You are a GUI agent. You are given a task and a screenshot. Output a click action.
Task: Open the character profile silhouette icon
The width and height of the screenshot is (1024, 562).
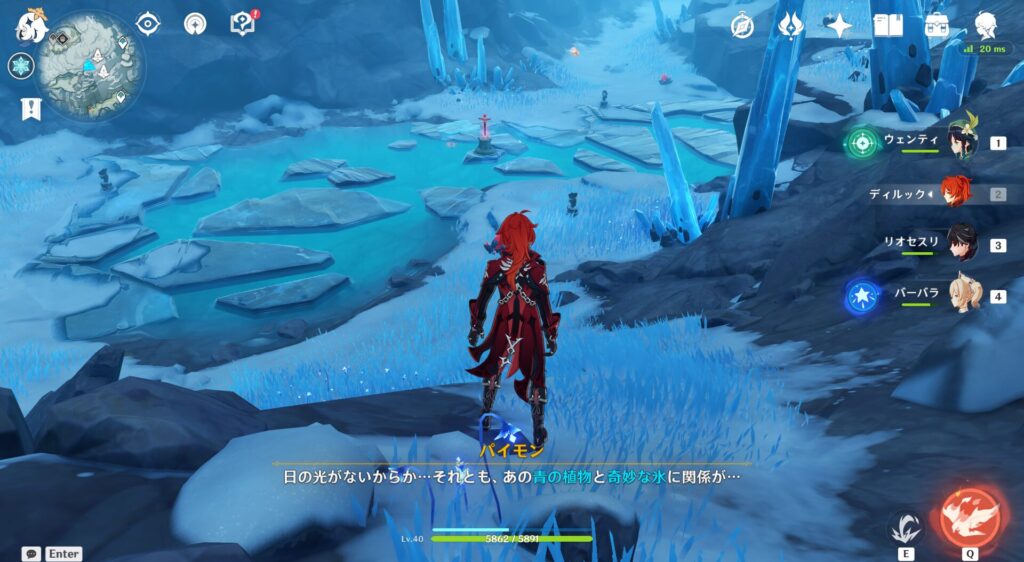tap(987, 25)
